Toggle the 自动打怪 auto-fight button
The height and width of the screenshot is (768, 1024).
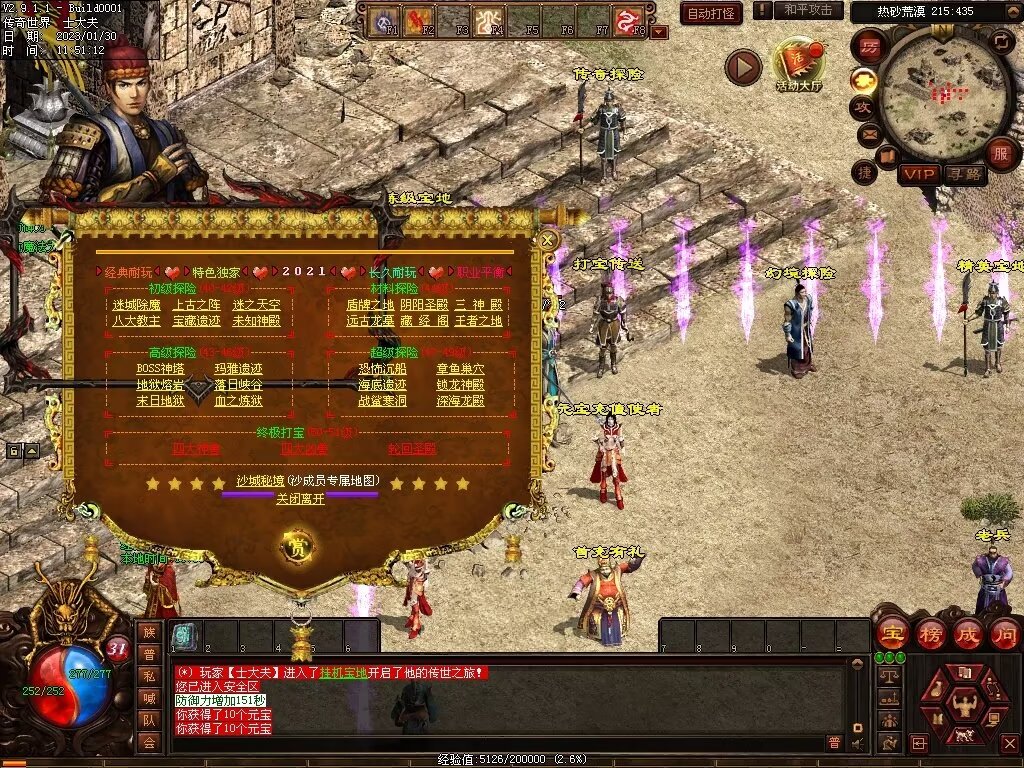[711, 13]
